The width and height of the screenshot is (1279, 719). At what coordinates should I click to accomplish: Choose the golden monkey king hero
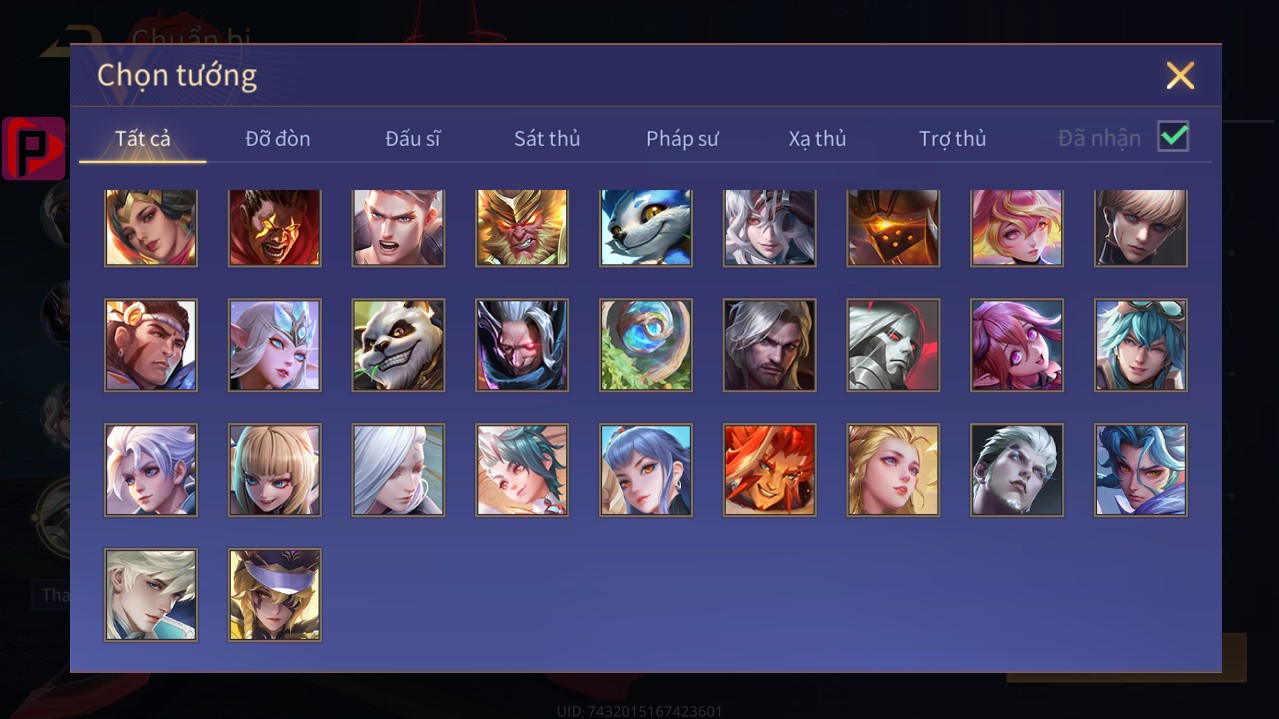coord(522,227)
